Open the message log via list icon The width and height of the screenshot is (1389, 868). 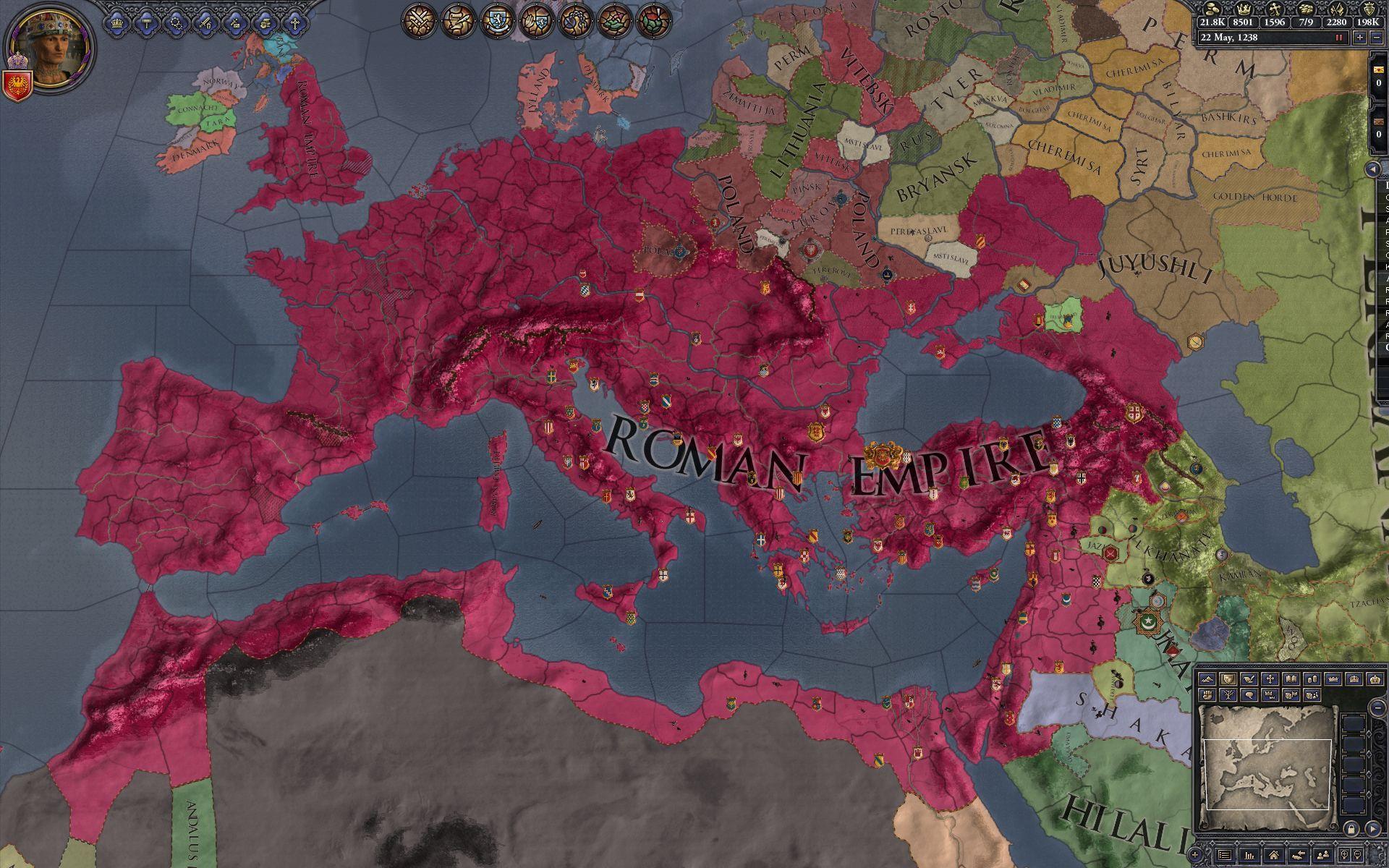1225,855
